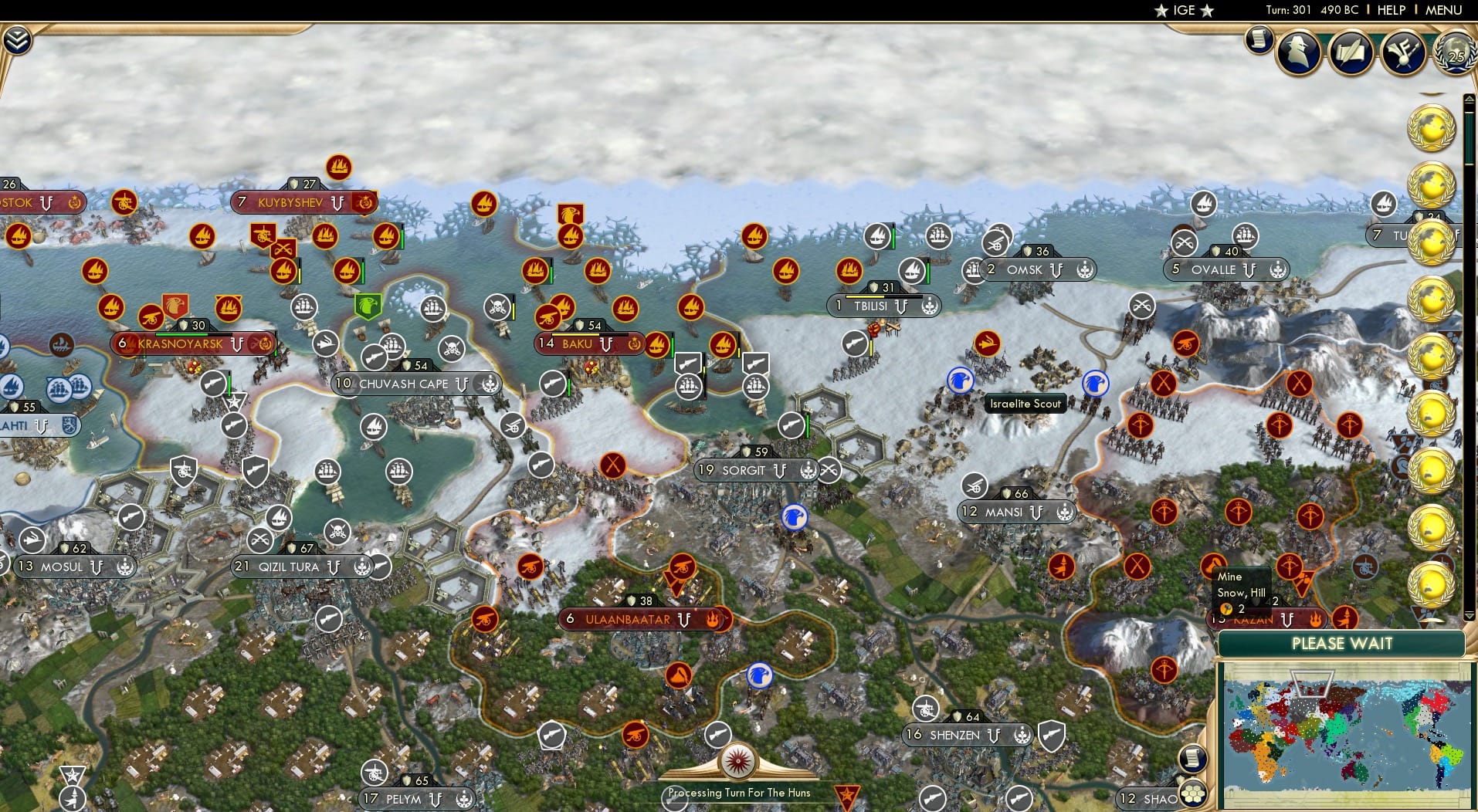Select the Israelite Scout unit flag
Viewport: 1478px width, 812px height.
click(x=960, y=379)
